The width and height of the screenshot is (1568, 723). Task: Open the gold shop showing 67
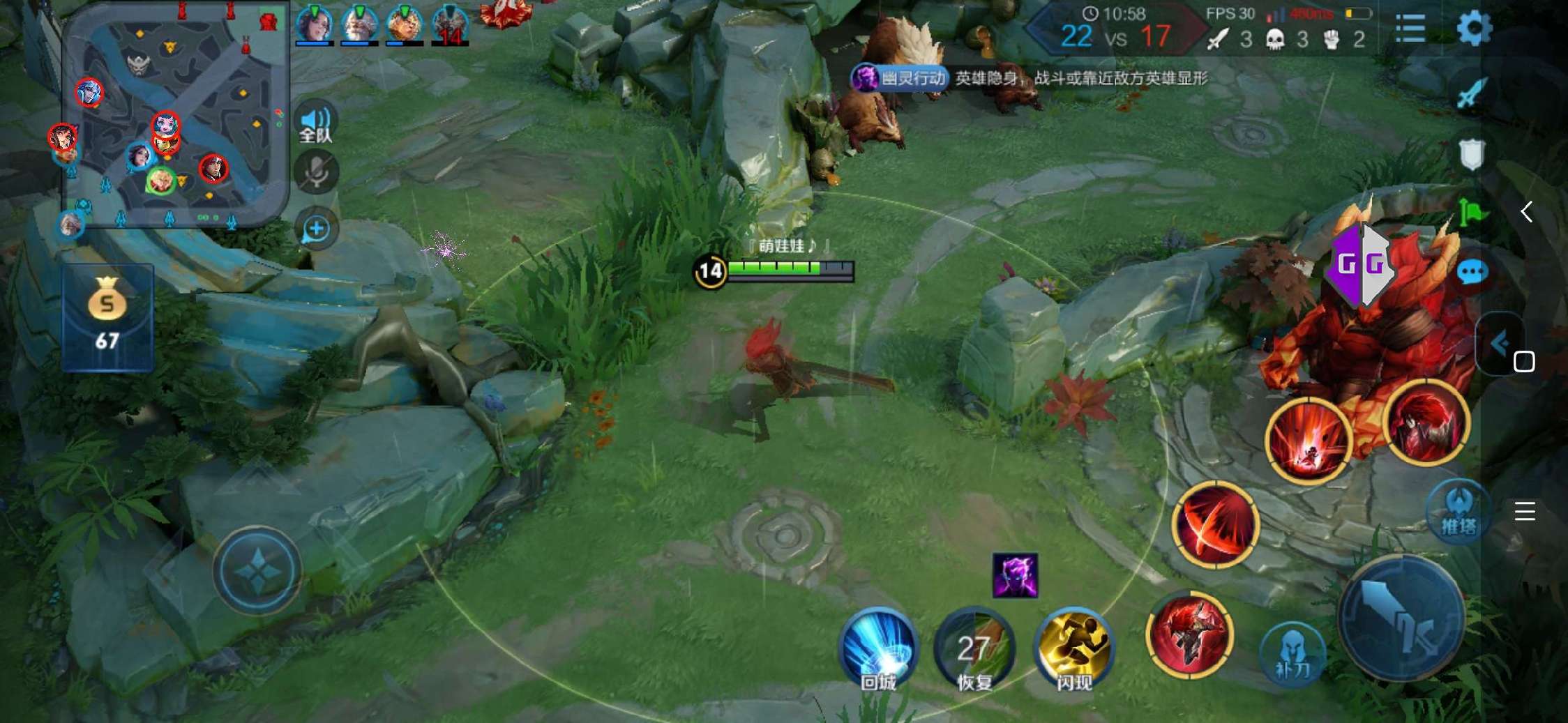click(107, 317)
